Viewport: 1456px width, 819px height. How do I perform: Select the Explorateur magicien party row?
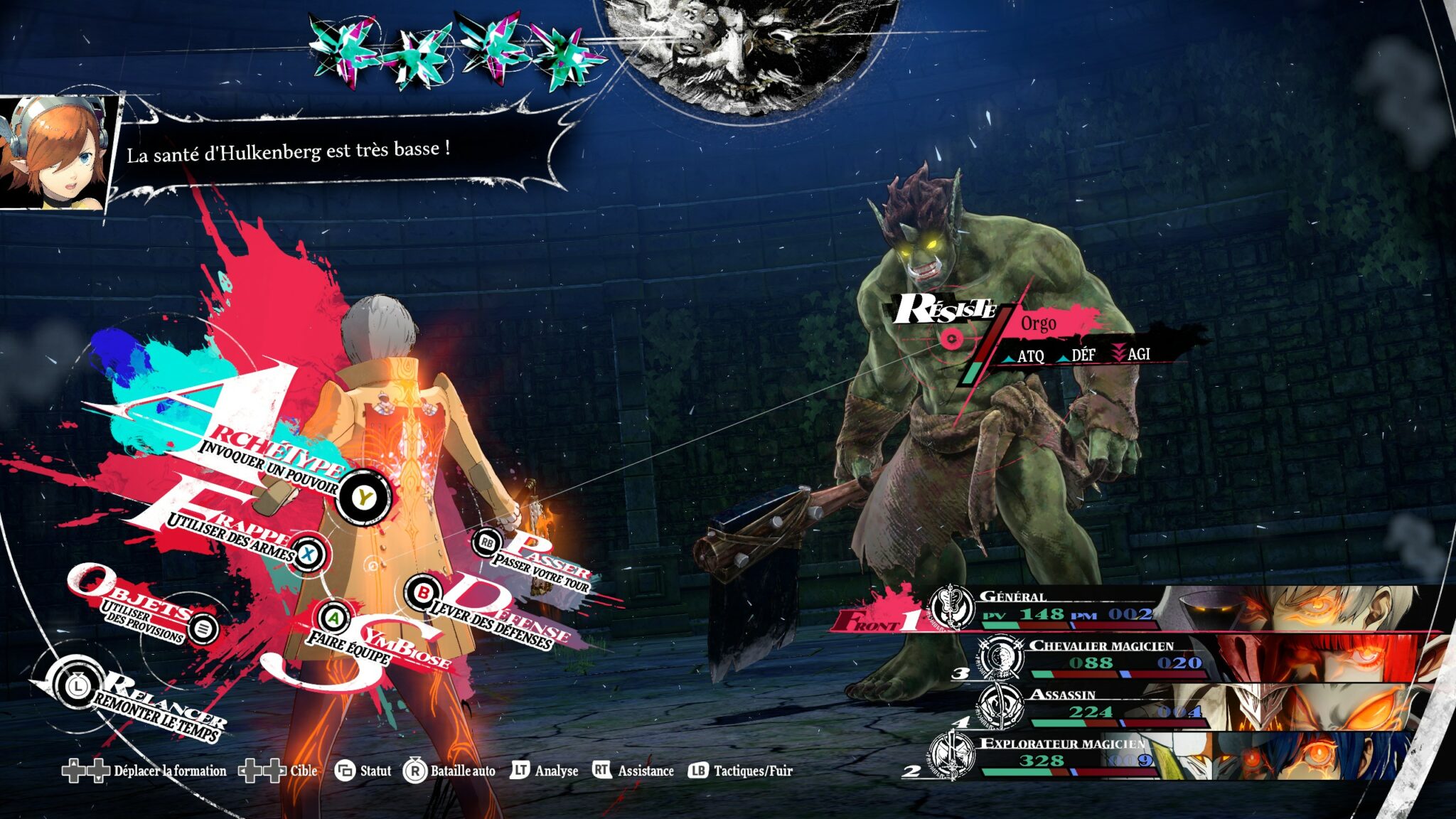click(x=1066, y=755)
